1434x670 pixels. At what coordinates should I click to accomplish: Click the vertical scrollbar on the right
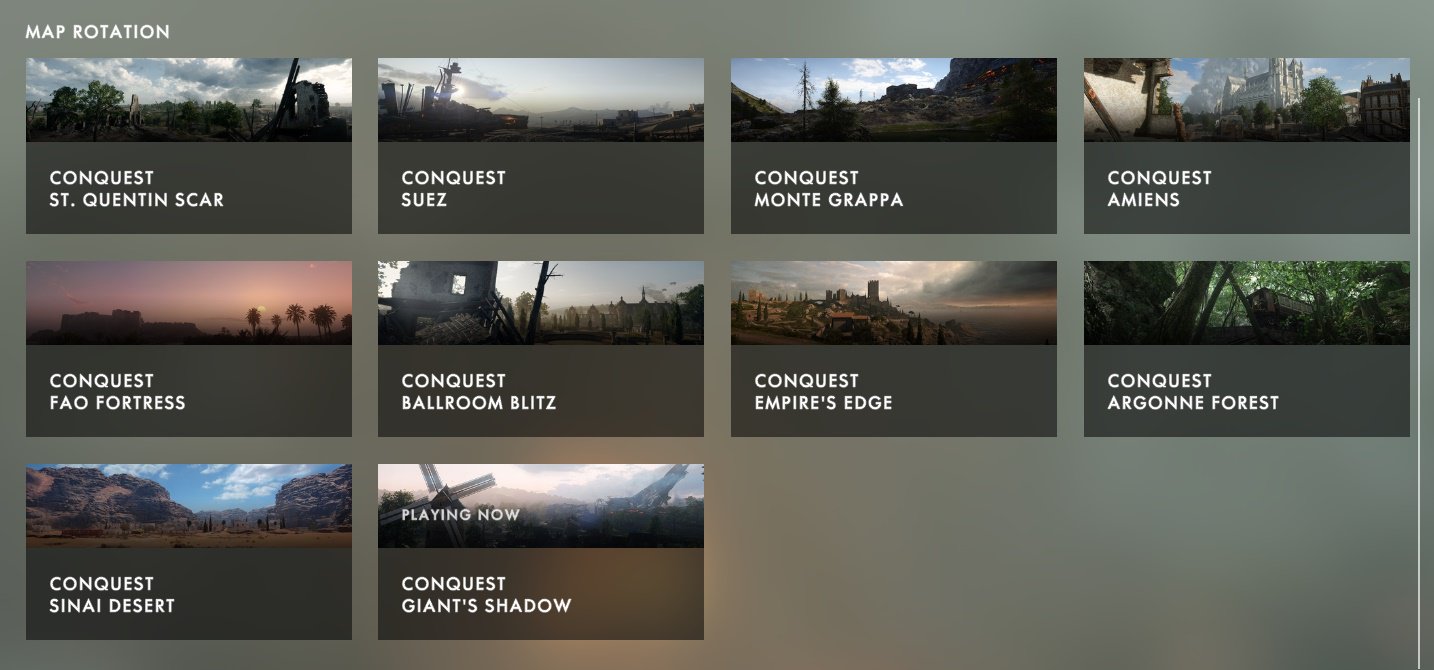tap(1419, 380)
